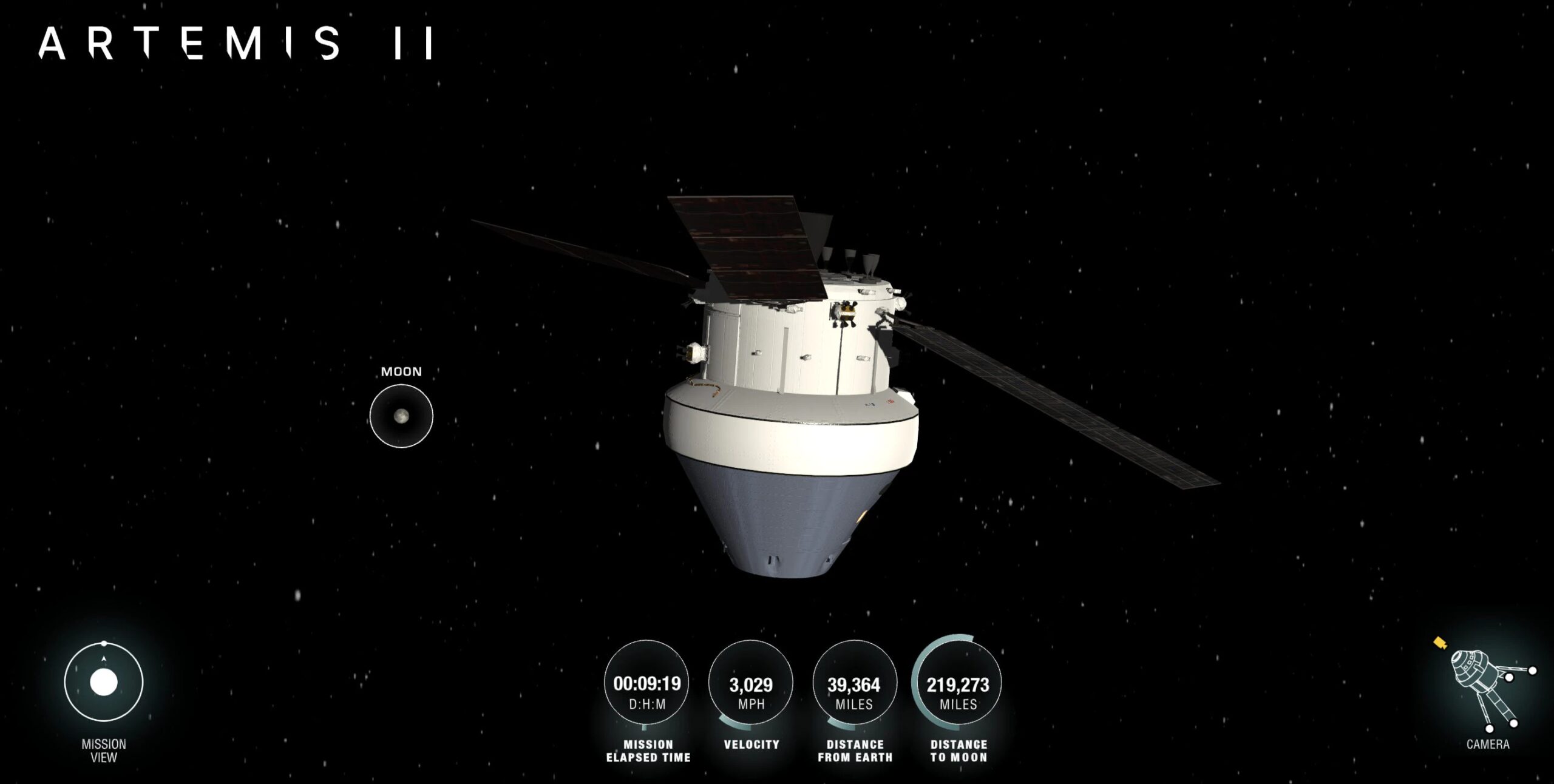Select the lower-left camera position node
The height and width of the screenshot is (784, 1554).
[1490, 729]
